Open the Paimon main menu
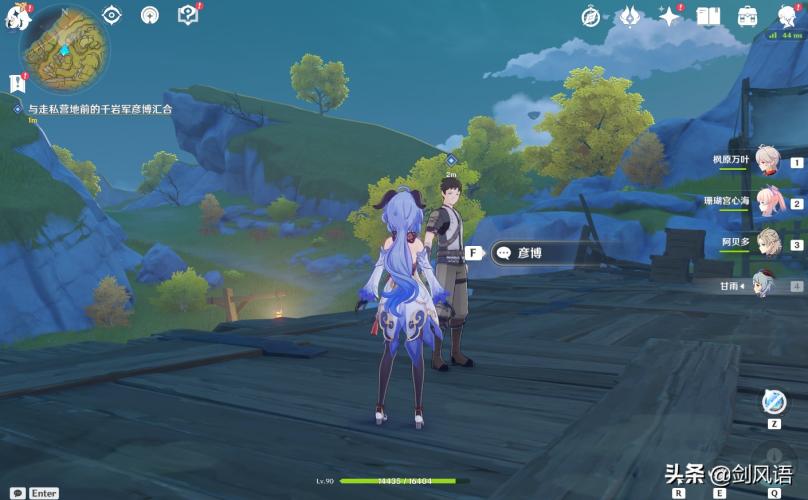The height and width of the screenshot is (500, 808). click(14, 17)
